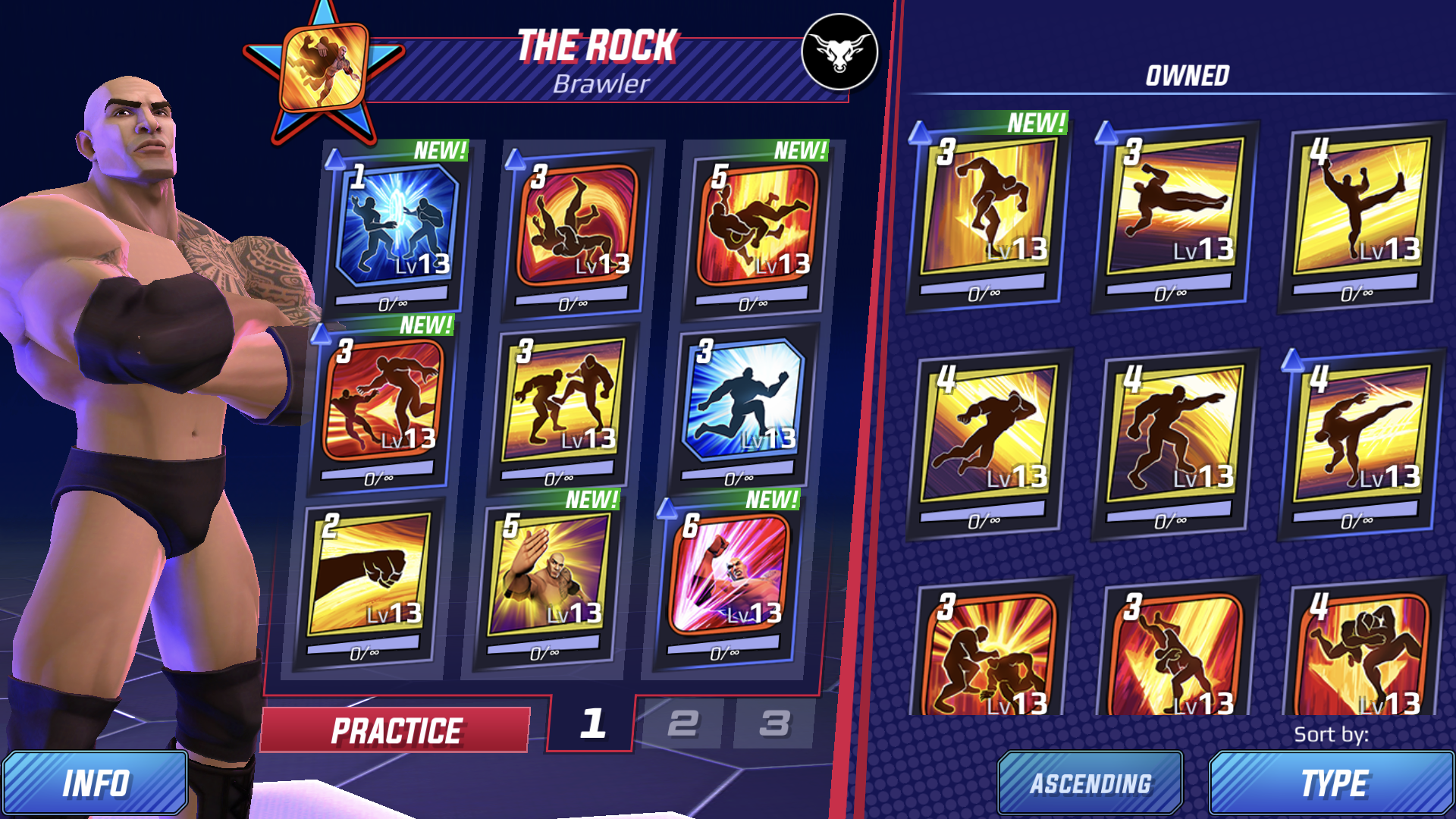Switch to move page 2
The height and width of the screenshot is (819, 1456).
pos(682,726)
